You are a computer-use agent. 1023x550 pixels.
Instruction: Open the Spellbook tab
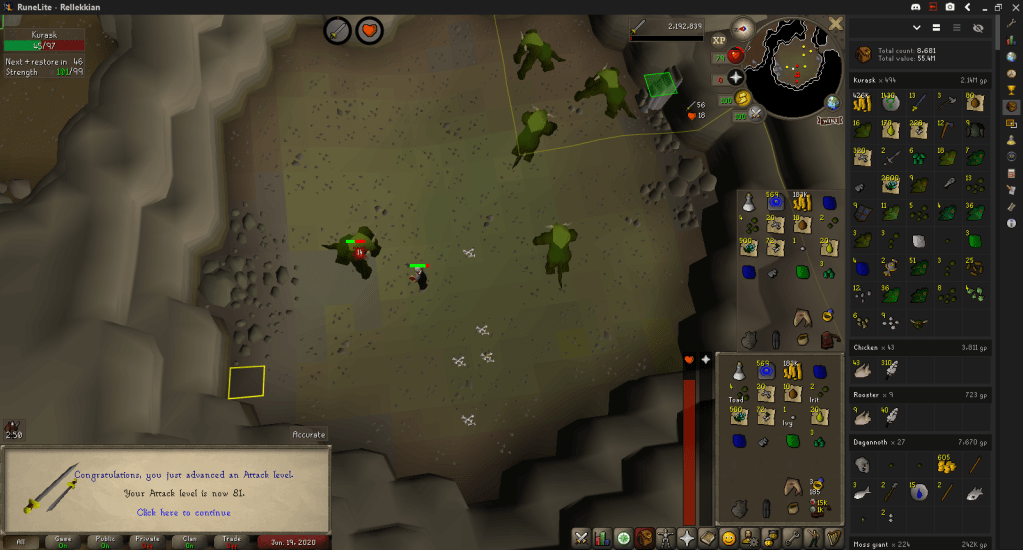(x=708, y=538)
